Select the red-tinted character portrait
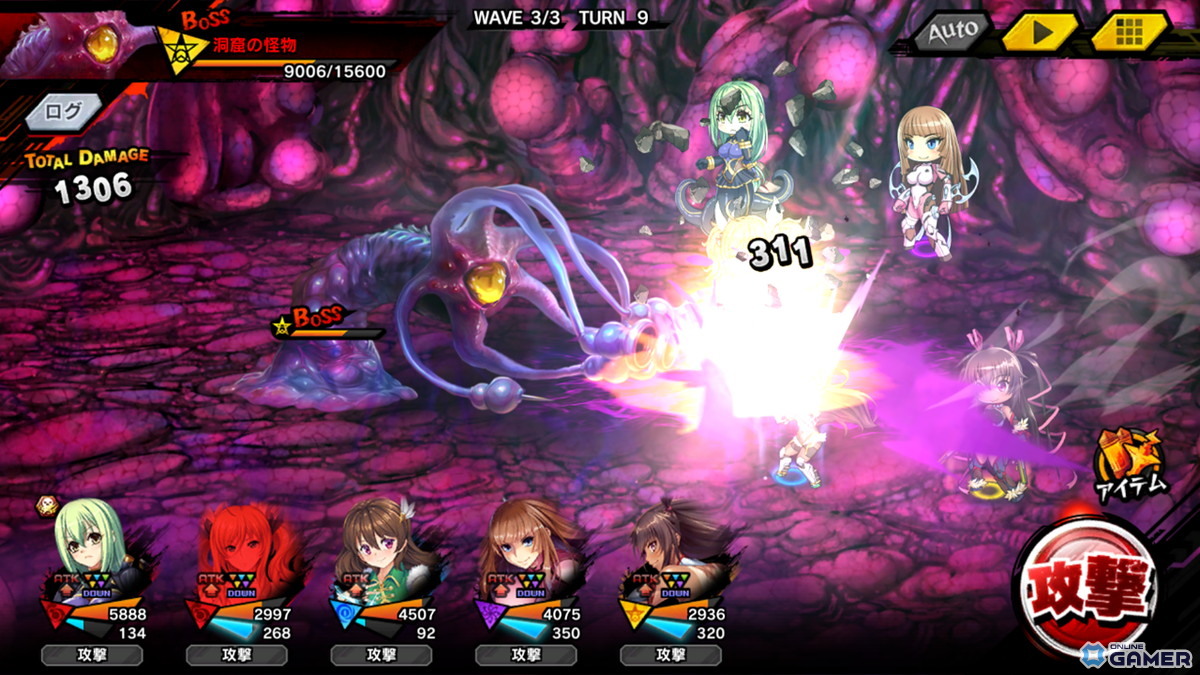The width and height of the screenshot is (1200, 675). point(237,545)
